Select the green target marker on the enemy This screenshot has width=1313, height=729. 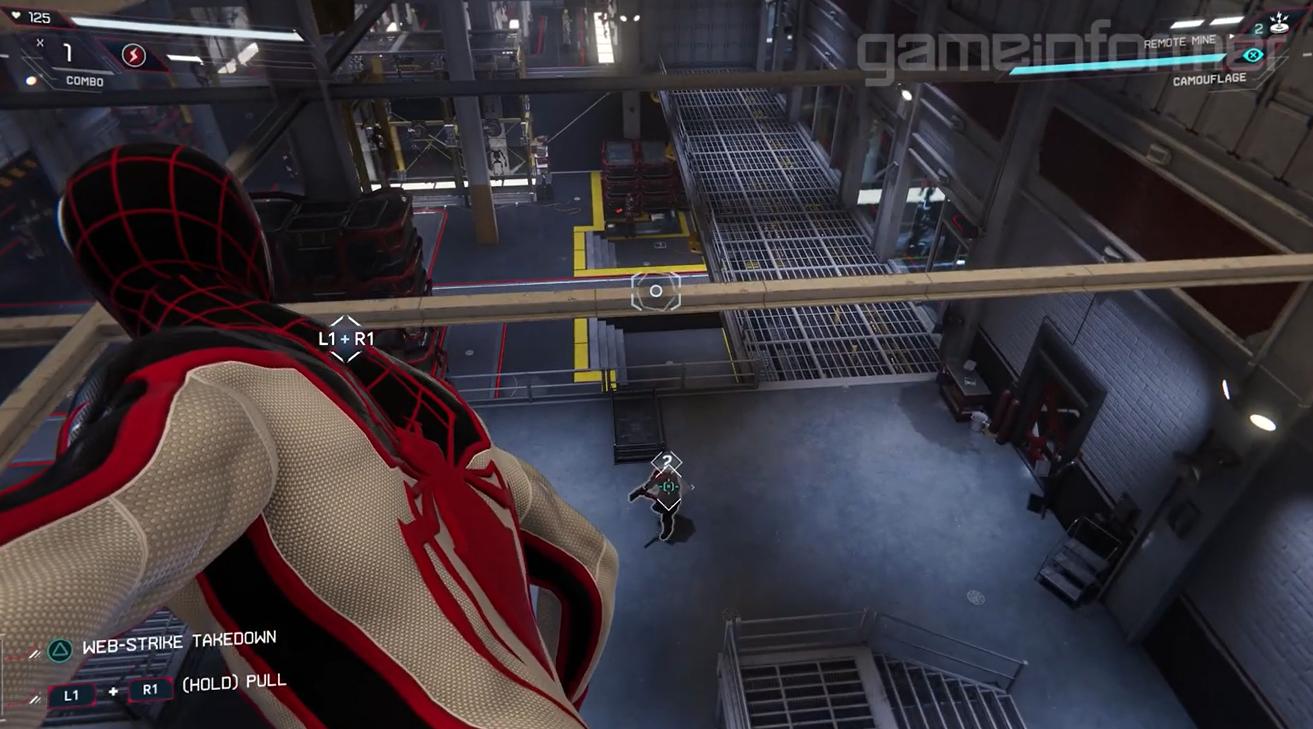click(x=668, y=486)
